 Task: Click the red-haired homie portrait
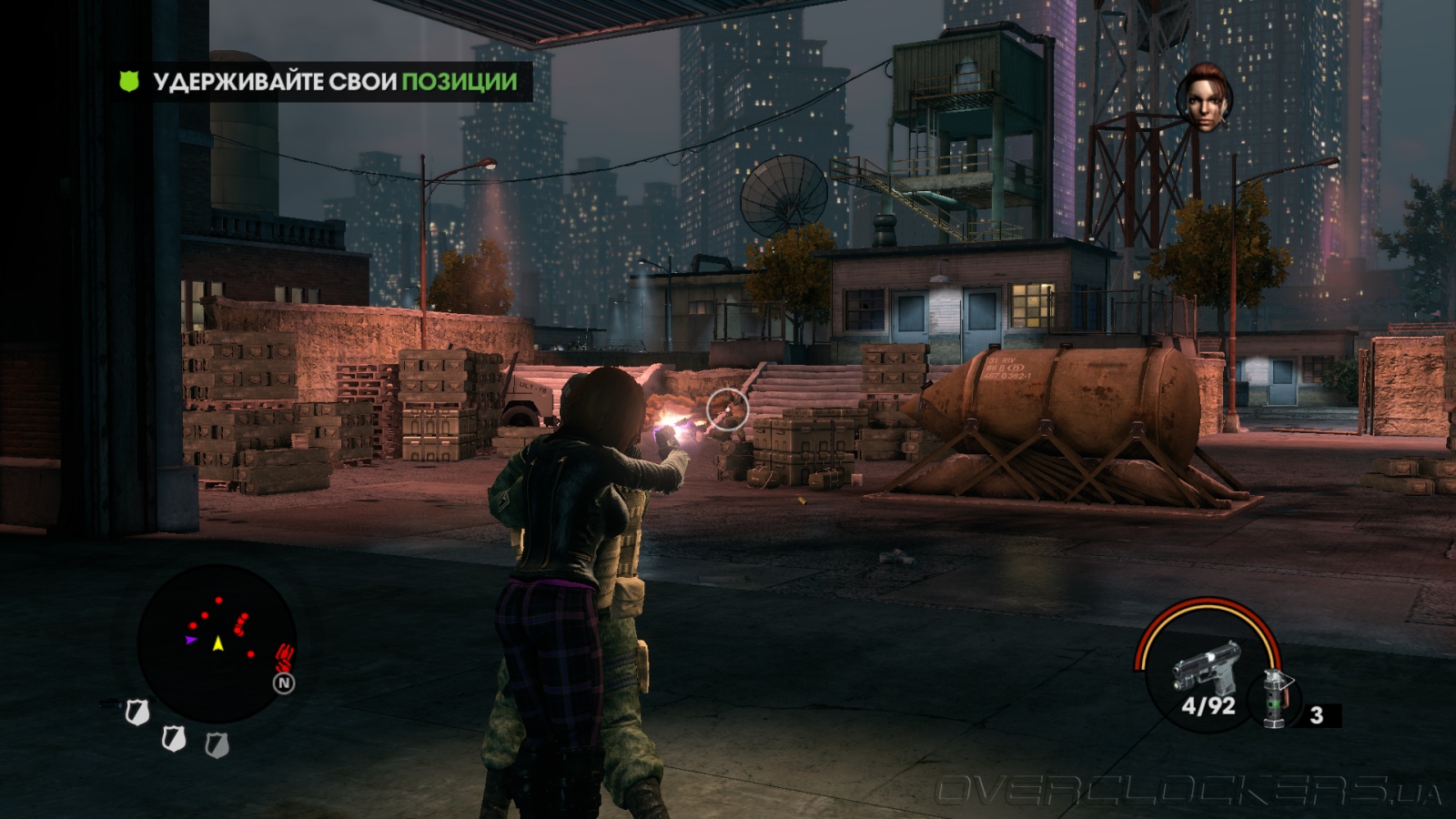(1204, 97)
